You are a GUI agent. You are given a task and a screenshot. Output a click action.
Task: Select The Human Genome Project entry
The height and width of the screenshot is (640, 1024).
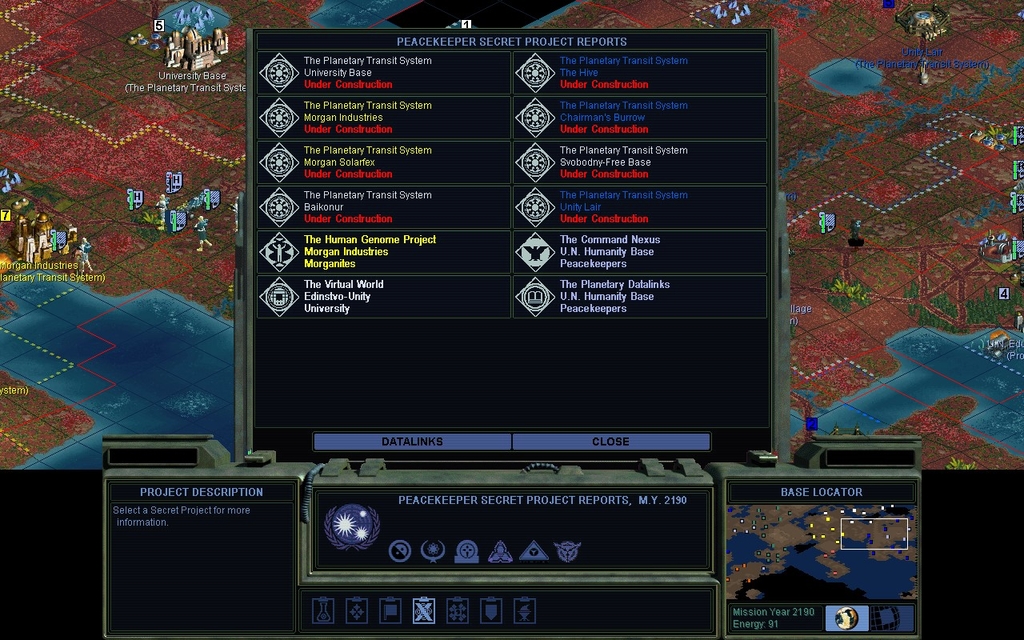pos(384,252)
